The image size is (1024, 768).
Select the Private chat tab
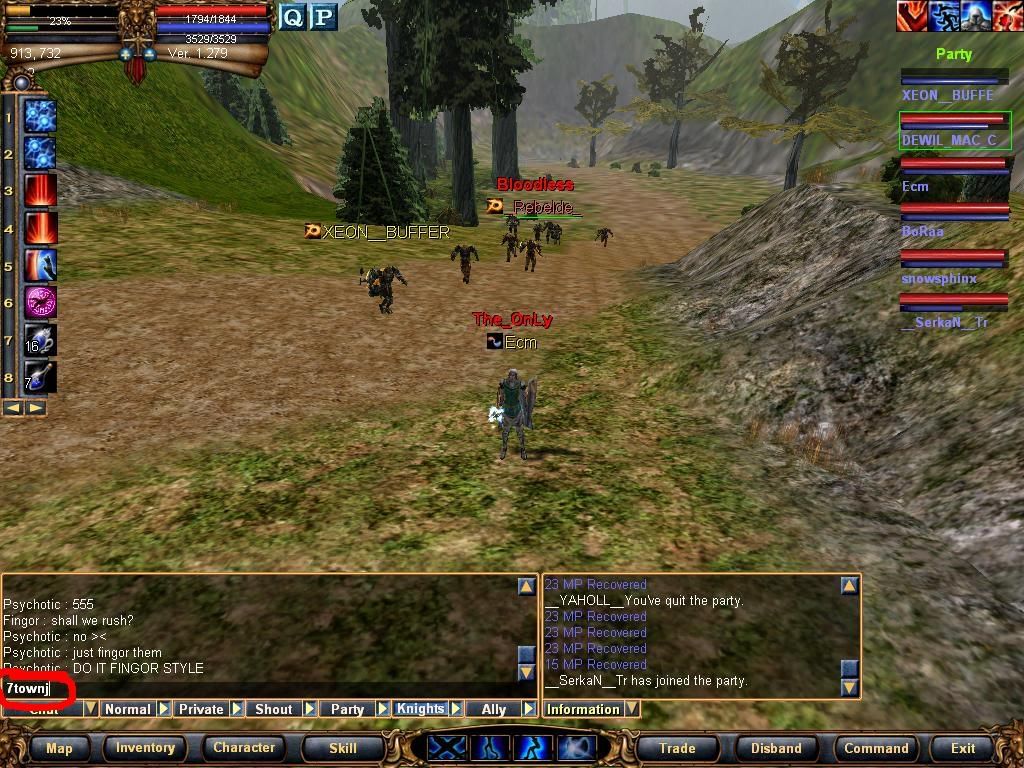tap(201, 709)
